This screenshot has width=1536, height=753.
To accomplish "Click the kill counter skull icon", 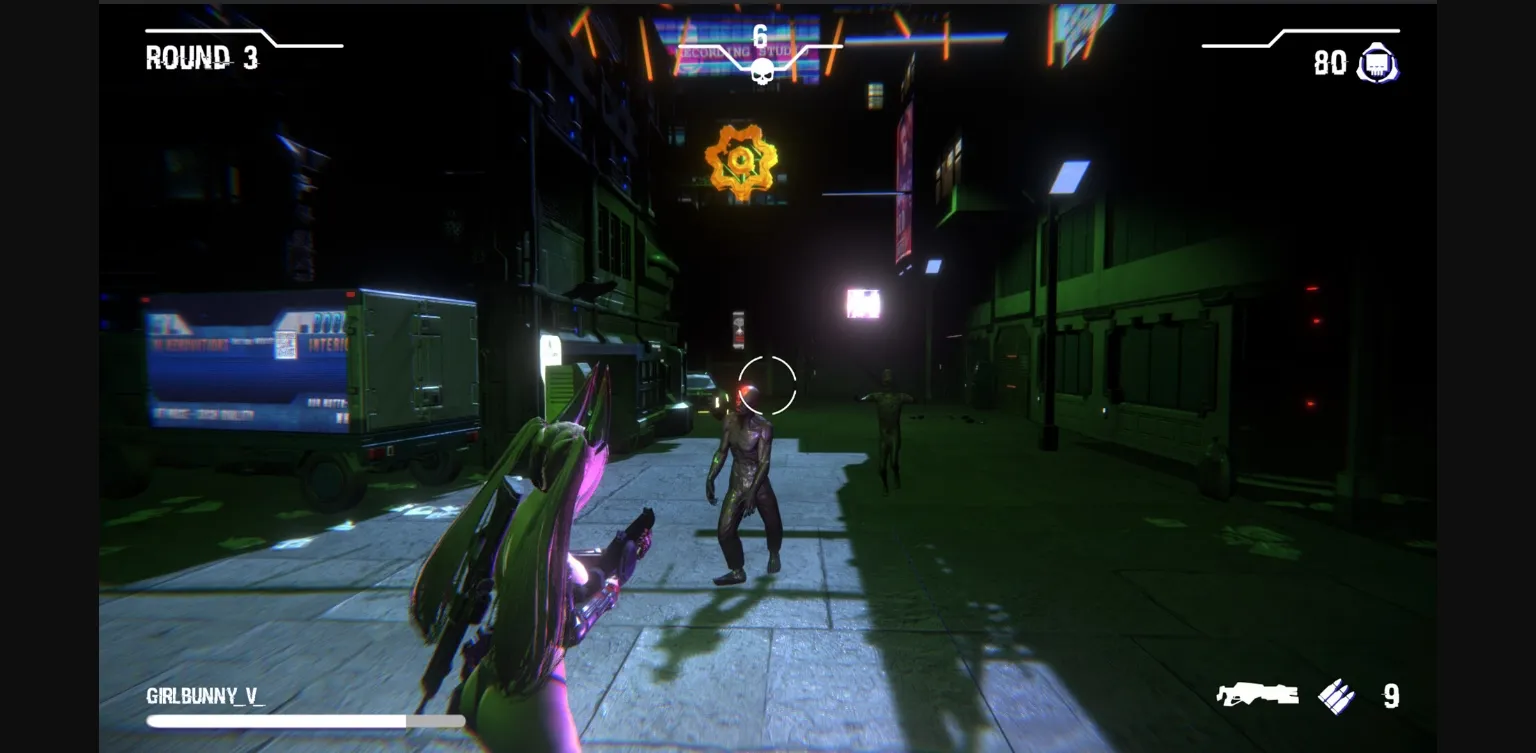I will click(762, 71).
